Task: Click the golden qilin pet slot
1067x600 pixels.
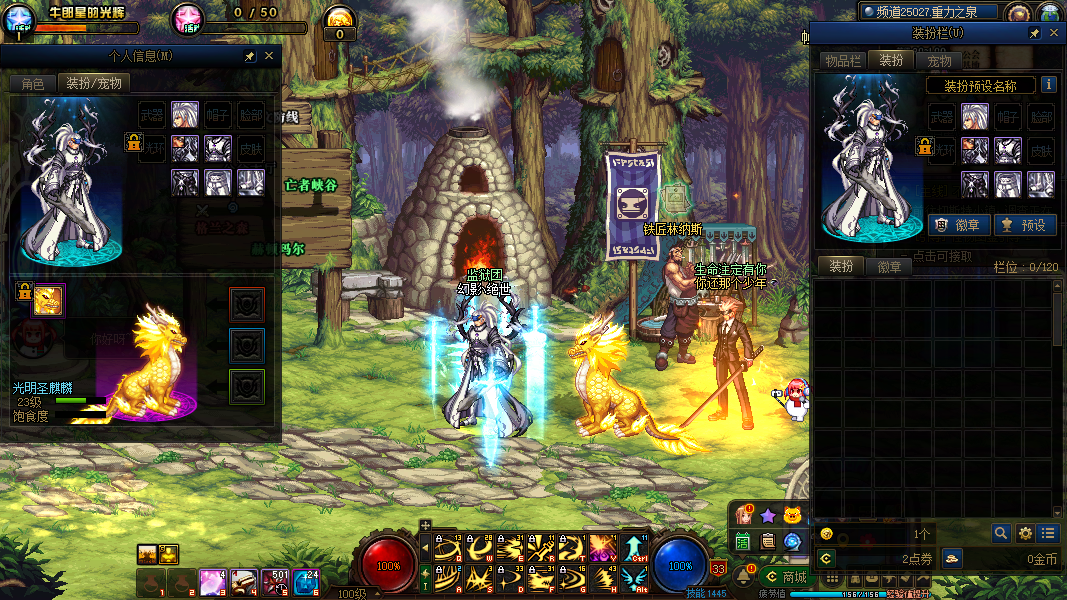Action: click(x=48, y=300)
